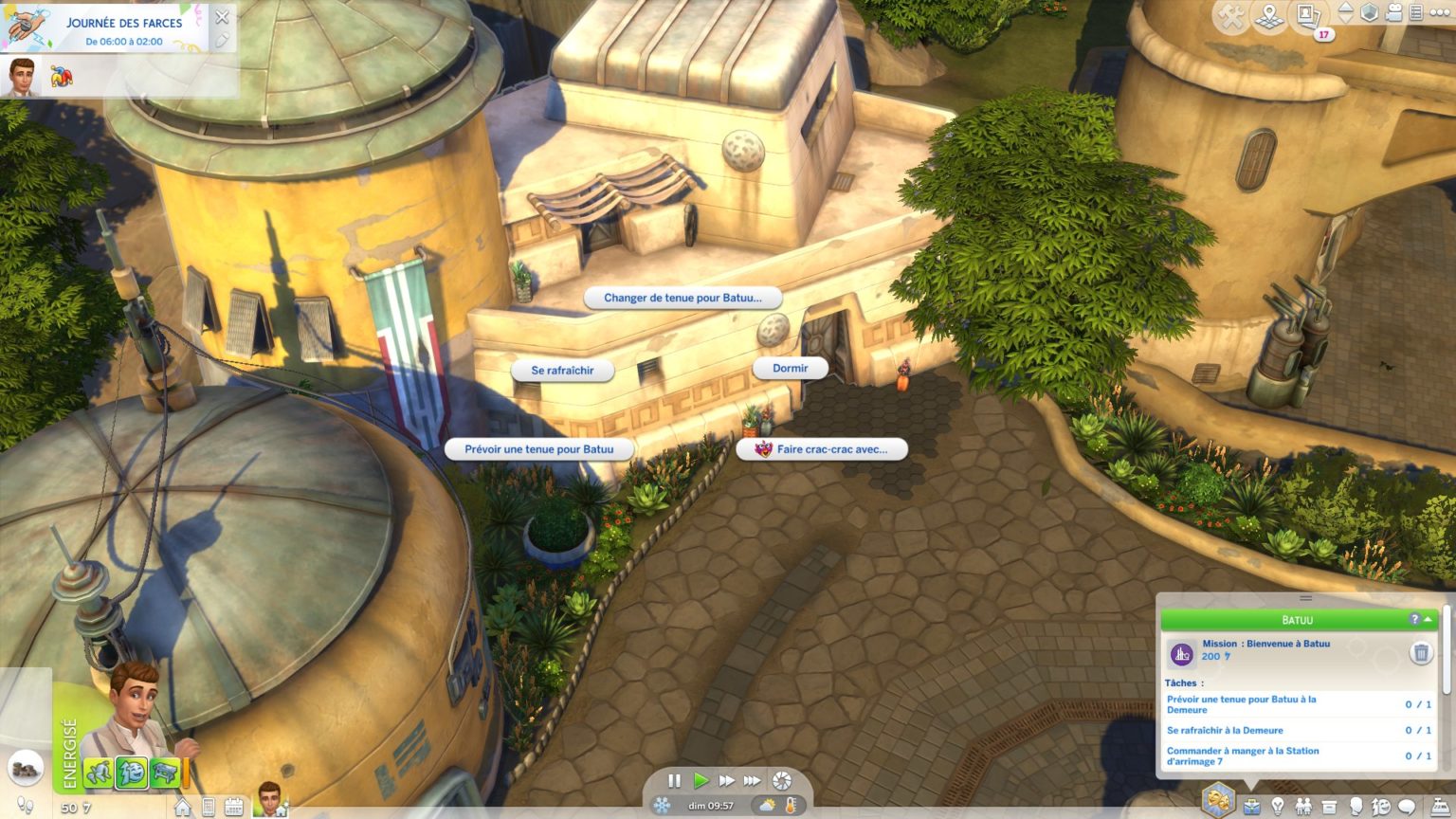Screen dimensions: 1456x819
Task: Open the camera controls video icon
Action: tap(1394, 13)
